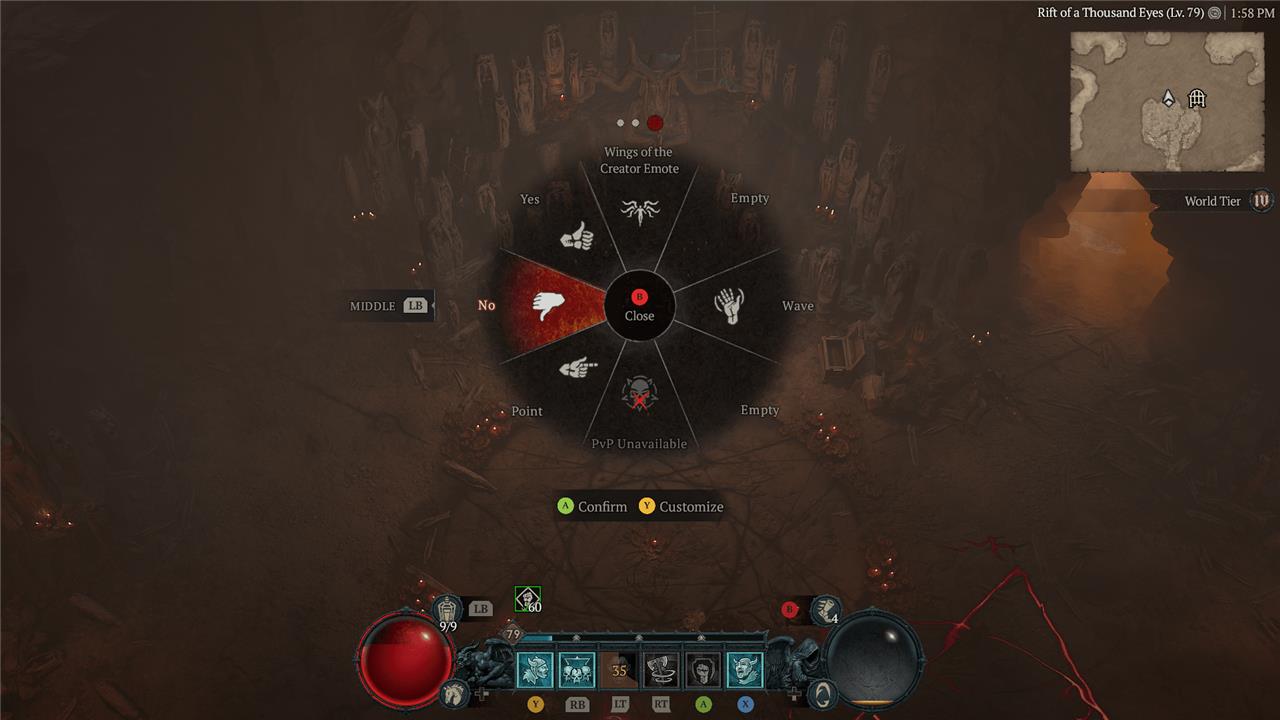Summon the mount via horse icon
Image resolution: width=1280 pixels, height=720 pixels.
[x=455, y=692]
